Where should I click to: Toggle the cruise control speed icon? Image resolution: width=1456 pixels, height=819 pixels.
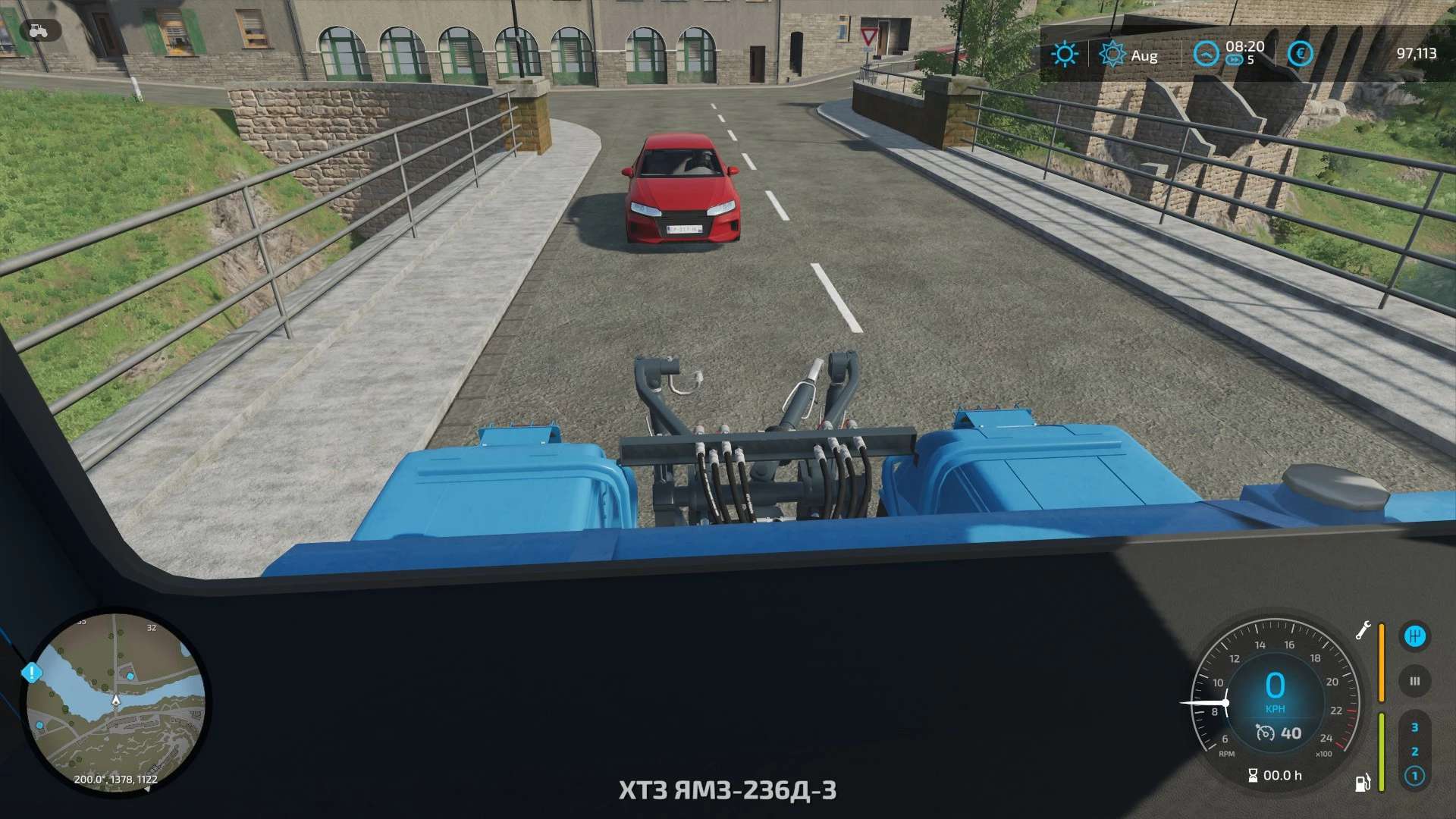pyautogui.click(x=1265, y=733)
